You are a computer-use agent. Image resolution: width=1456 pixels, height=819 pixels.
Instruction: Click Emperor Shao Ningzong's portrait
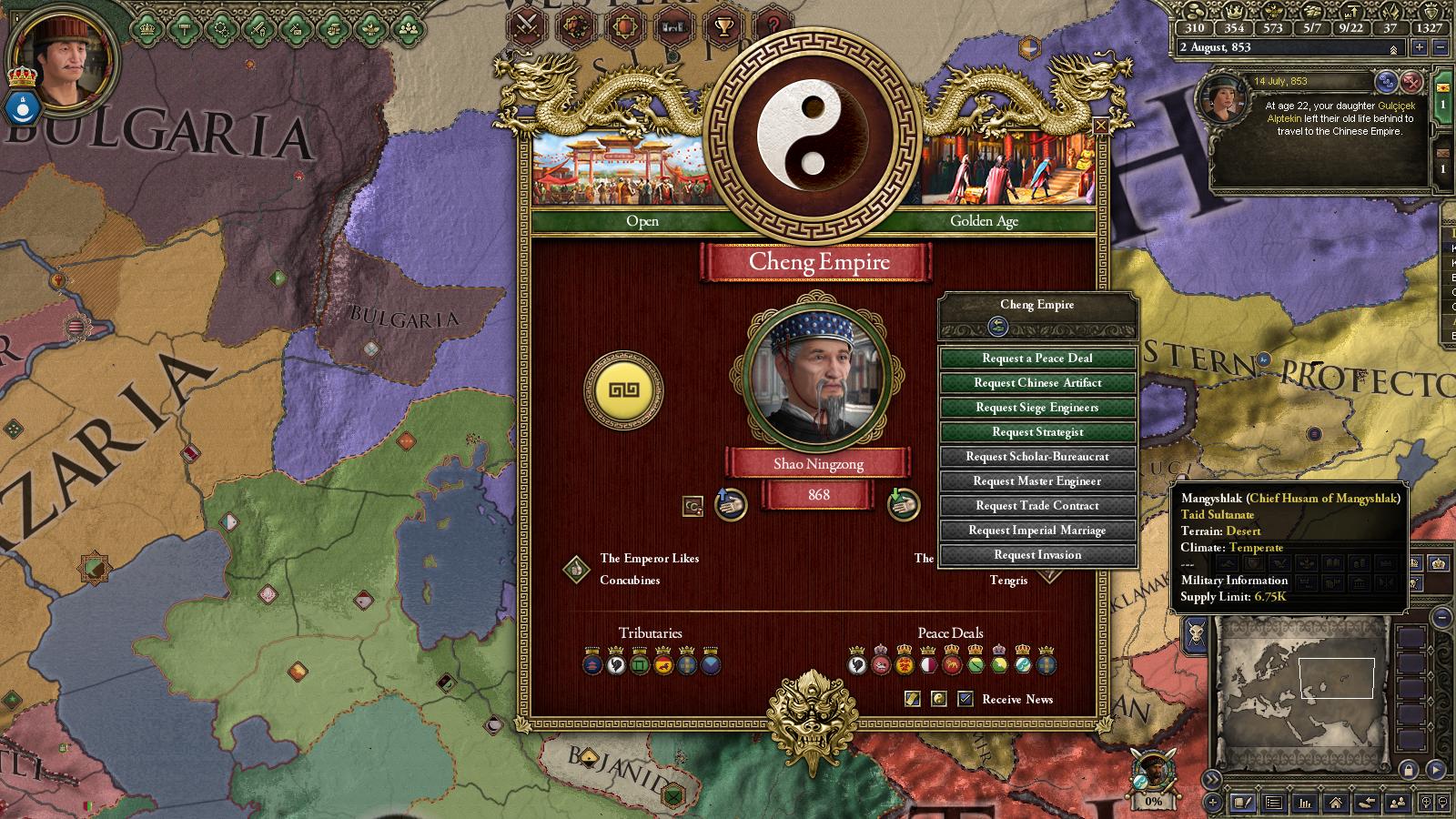pos(817,372)
